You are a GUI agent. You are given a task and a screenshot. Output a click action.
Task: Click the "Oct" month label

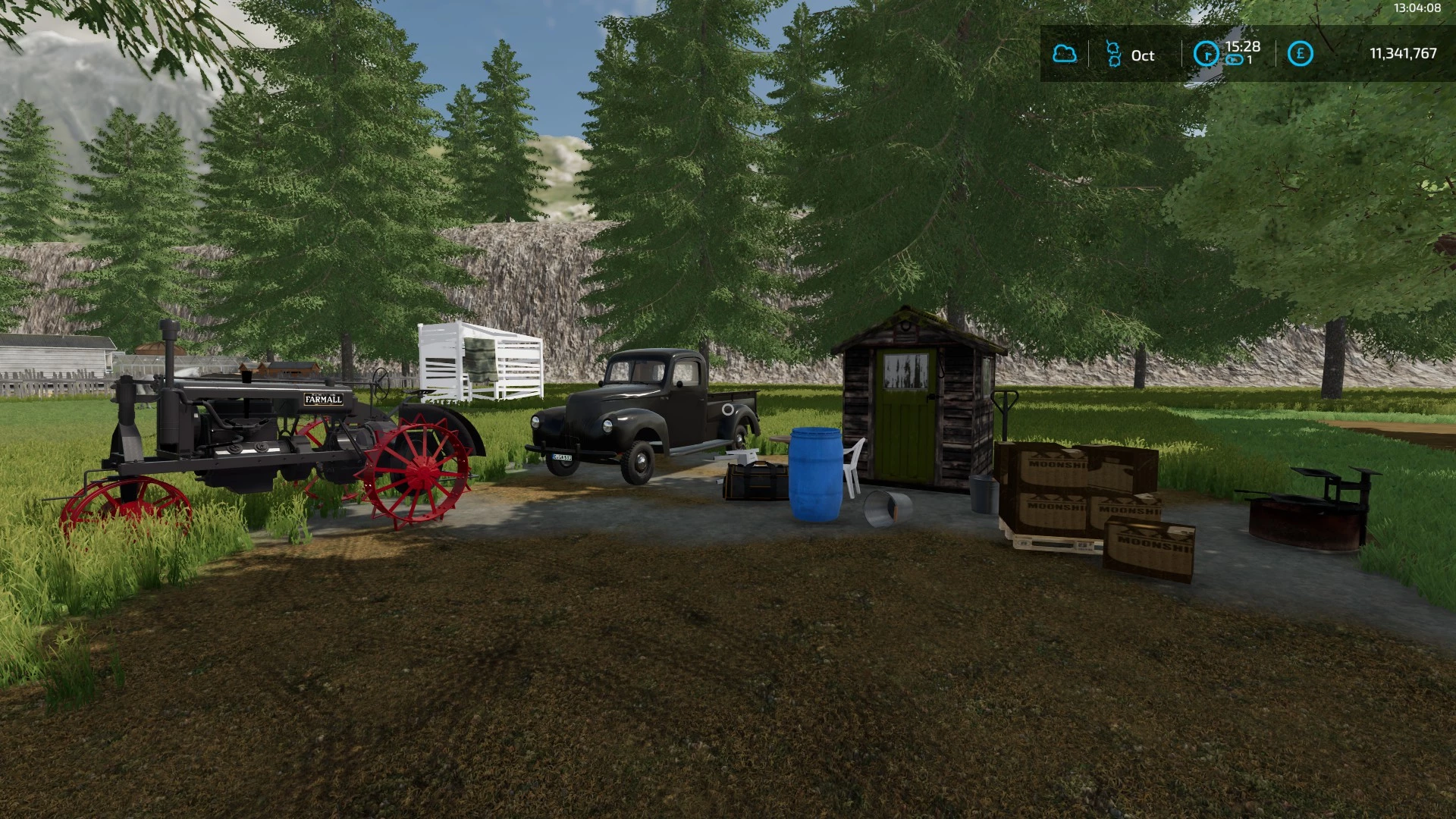[x=1143, y=55]
